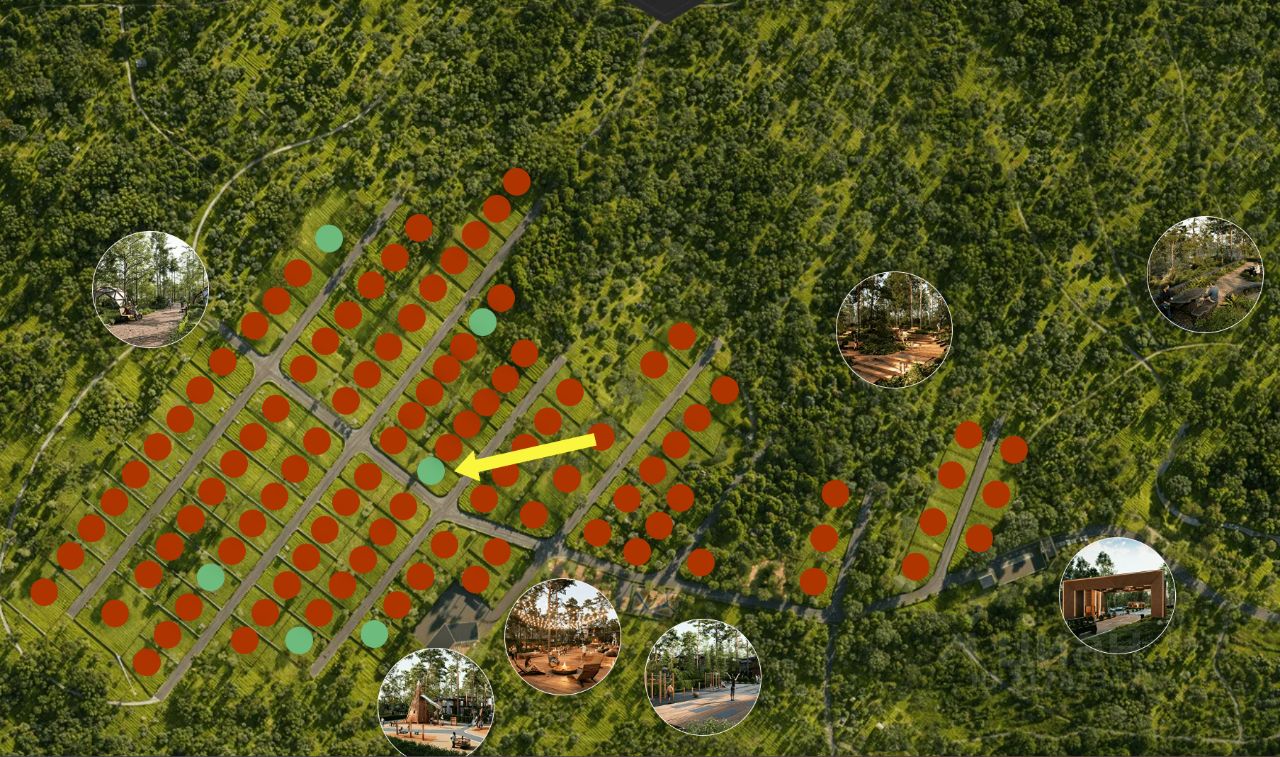View the playground with wooden teepee thumbnail

click(436, 704)
